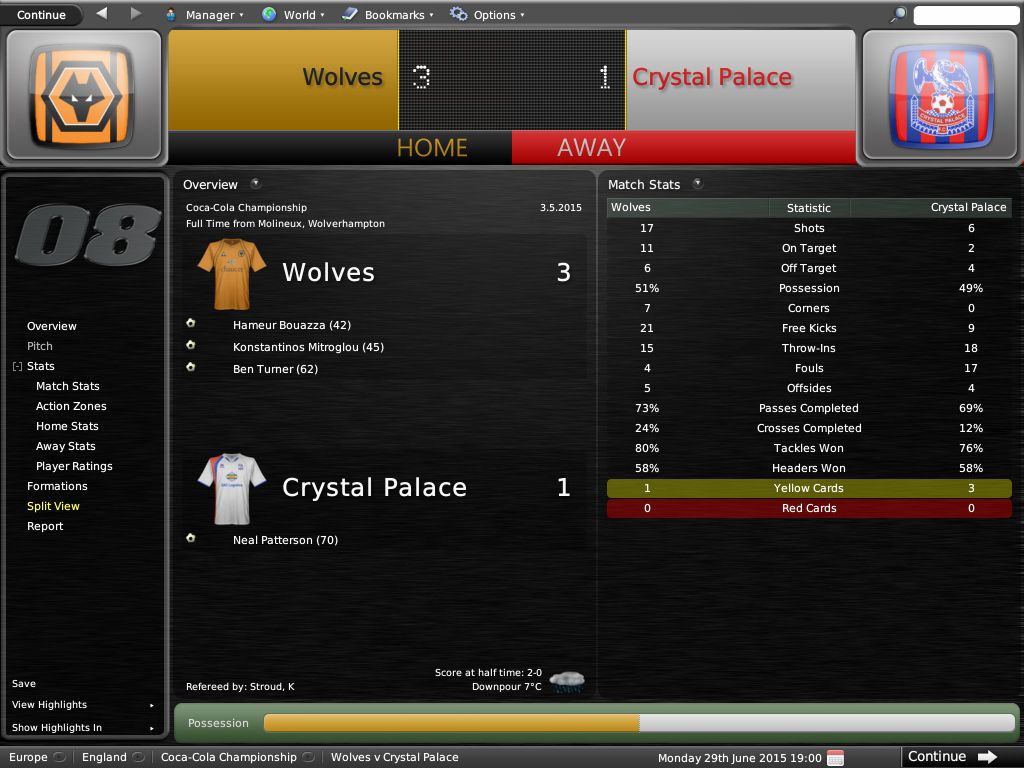Open the Manager menu
Image resolution: width=1024 pixels, height=768 pixels.
[x=204, y=15]
